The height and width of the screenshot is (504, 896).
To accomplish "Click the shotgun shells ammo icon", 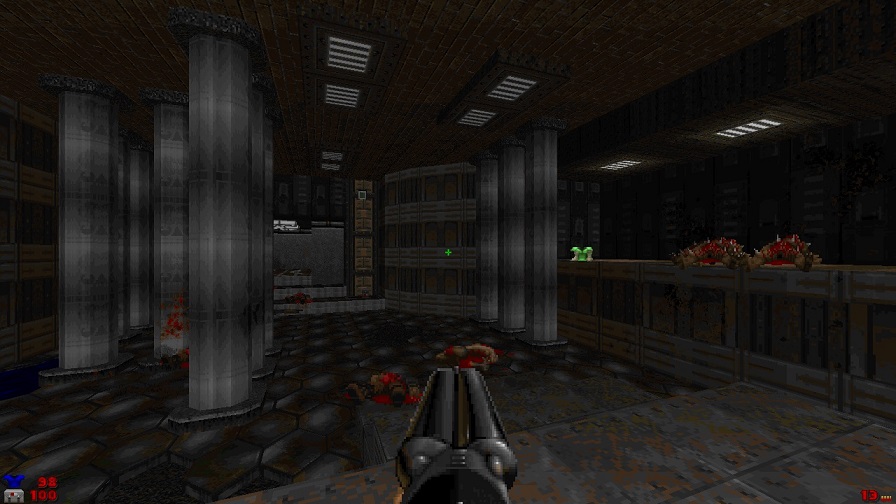I will [885, 495].
